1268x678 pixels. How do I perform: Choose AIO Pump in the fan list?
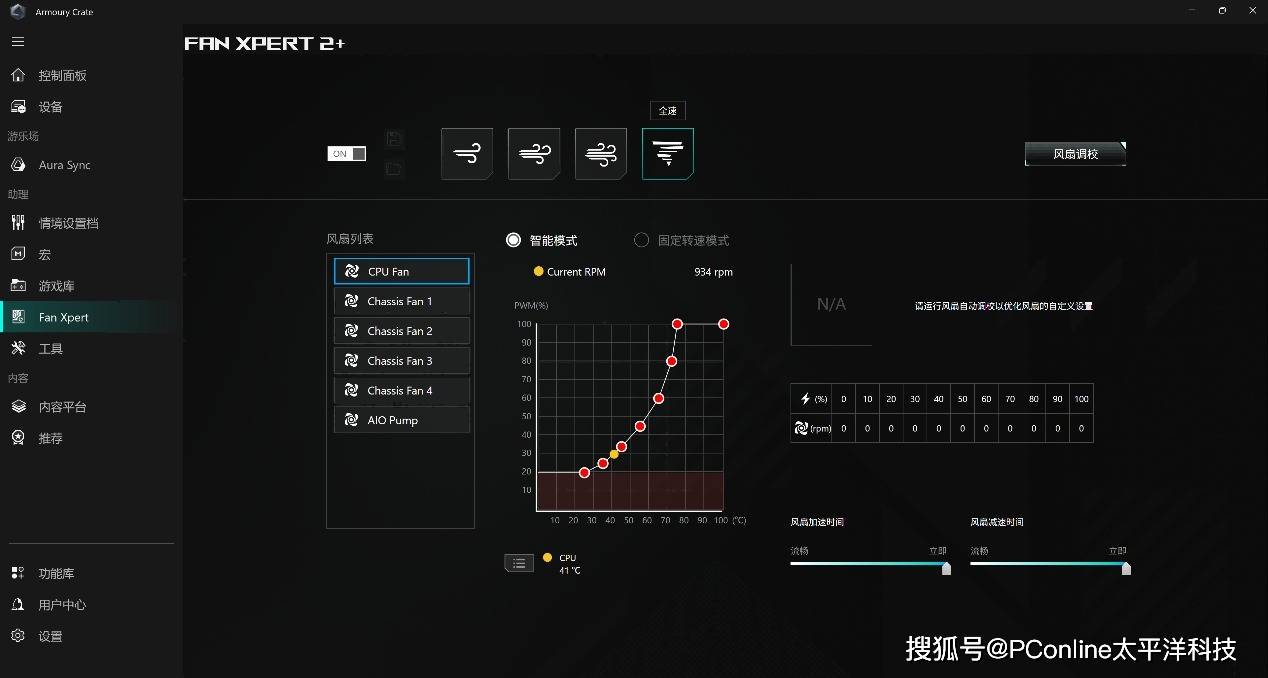[x=401, y=420]
